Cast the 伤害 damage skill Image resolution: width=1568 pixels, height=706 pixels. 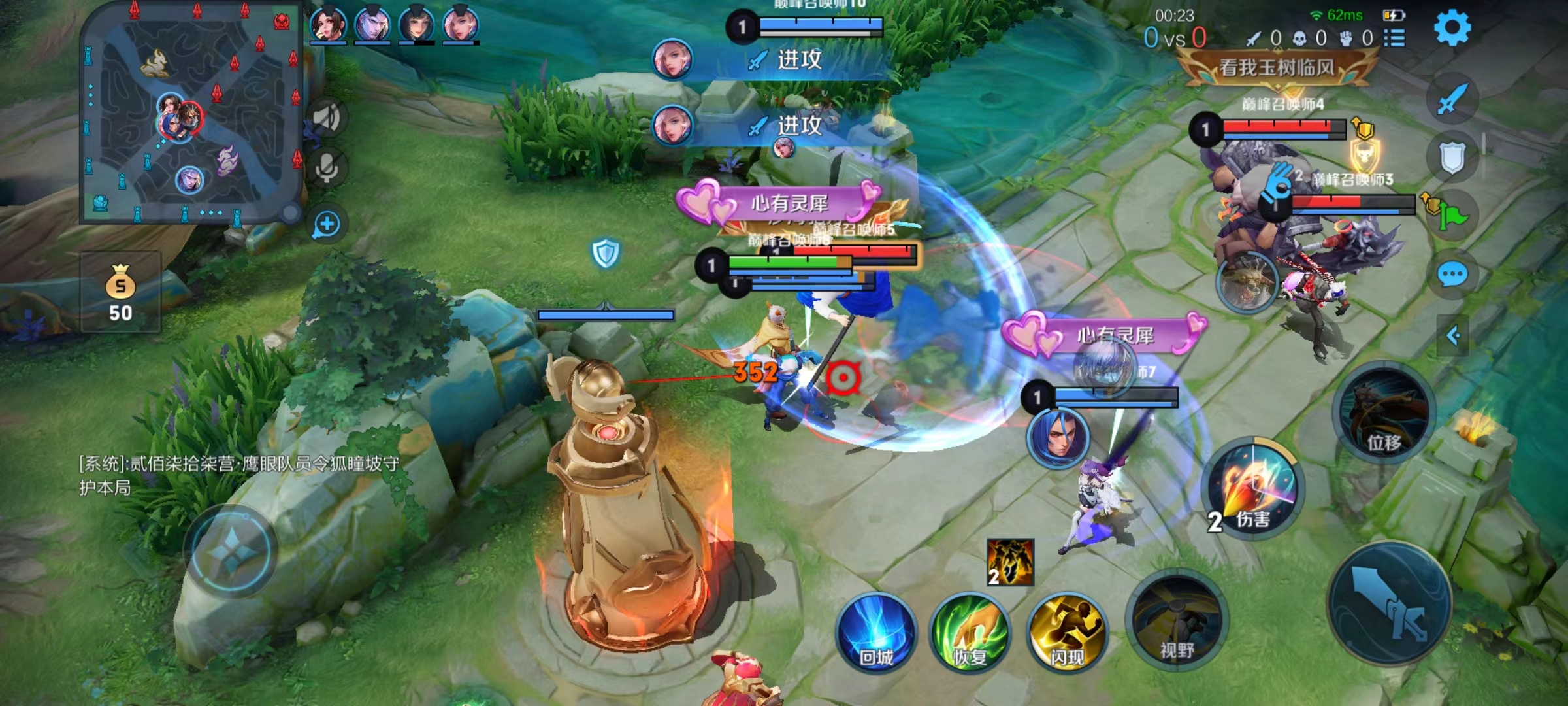[x=1253, y=489]
